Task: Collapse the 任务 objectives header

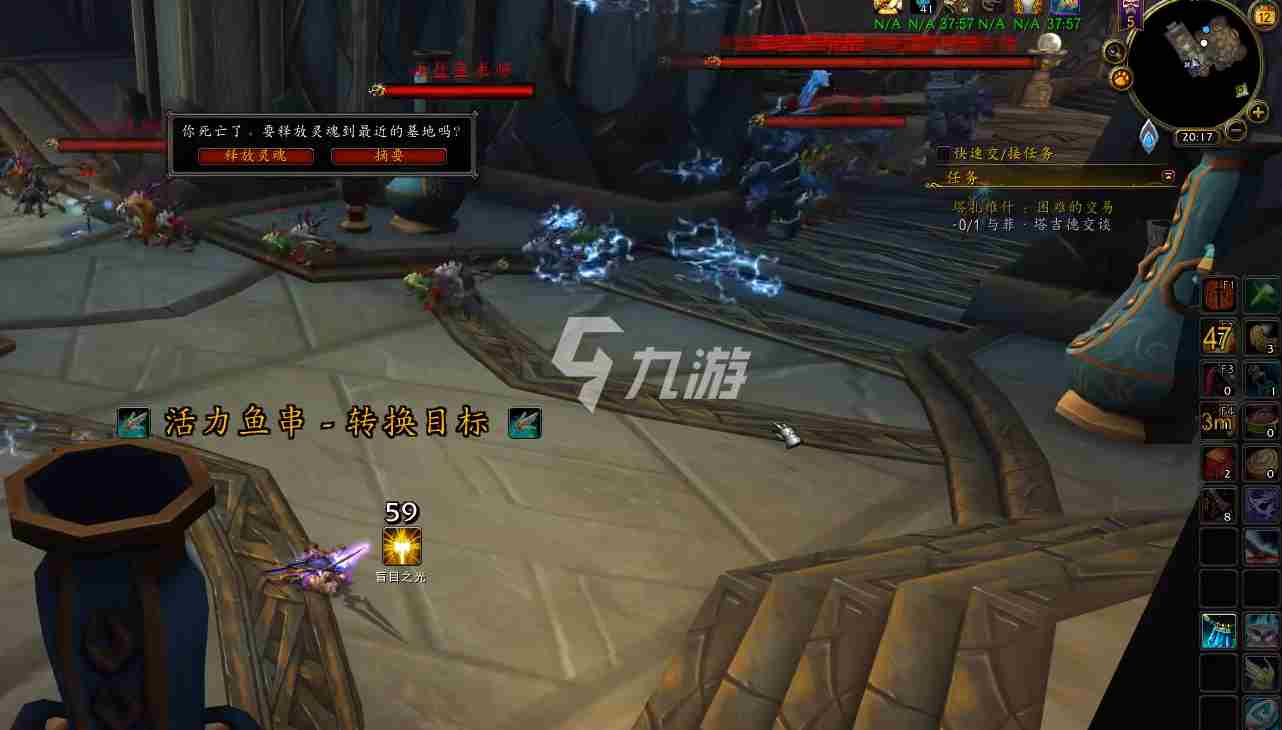Action: (963, 176)
